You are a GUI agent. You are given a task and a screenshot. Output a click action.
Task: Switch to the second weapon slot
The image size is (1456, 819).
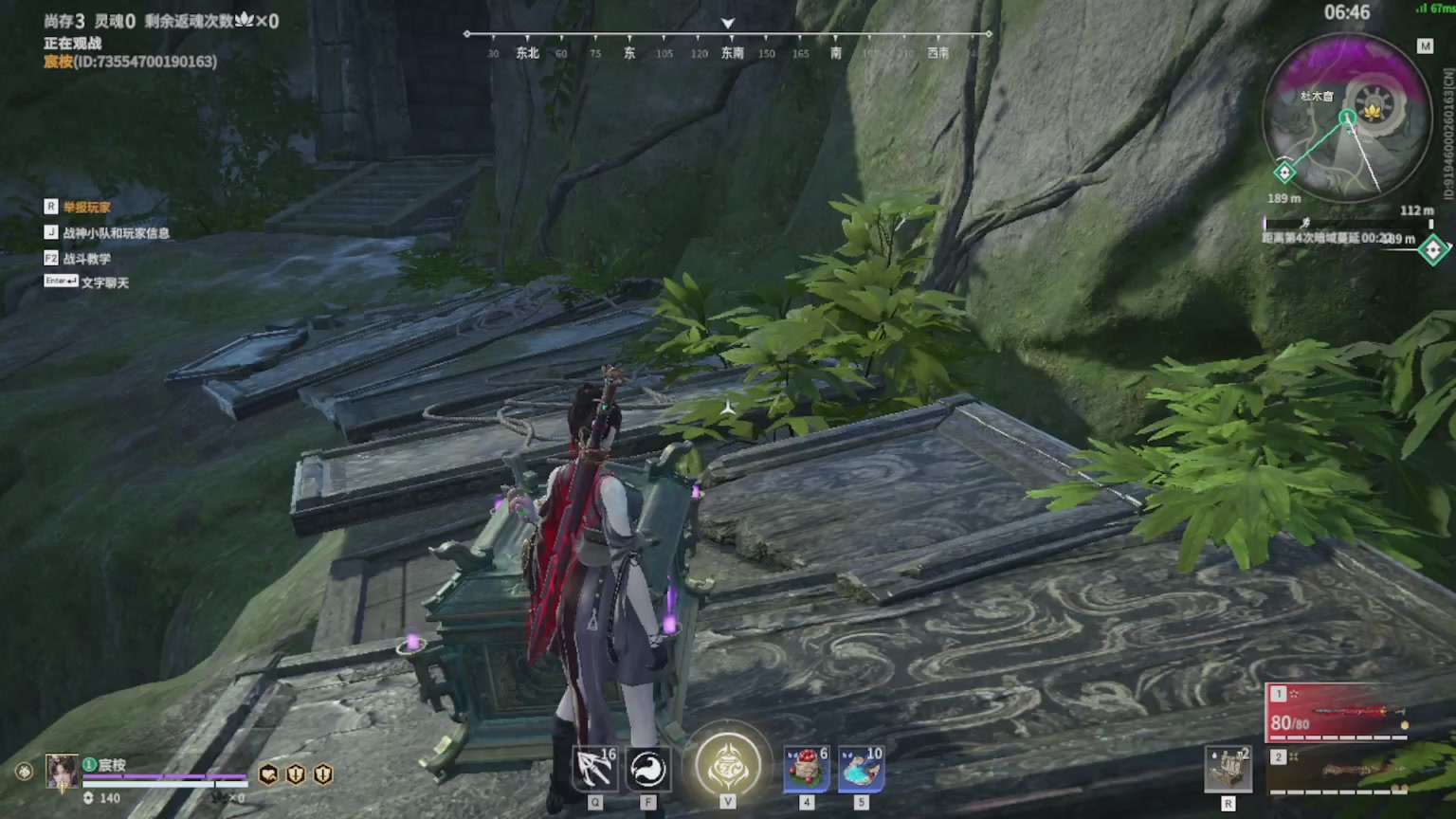click(x=1338, y=771)
